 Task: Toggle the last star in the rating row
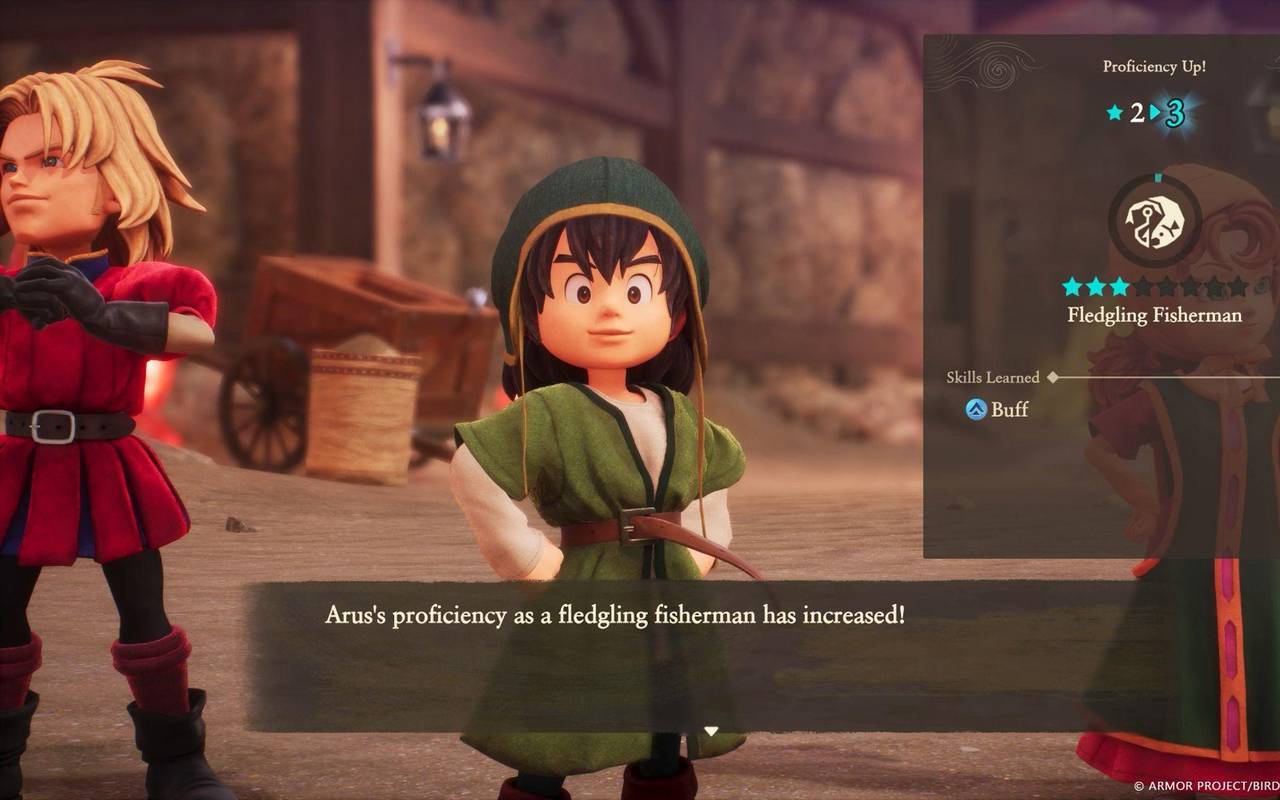1238,287
